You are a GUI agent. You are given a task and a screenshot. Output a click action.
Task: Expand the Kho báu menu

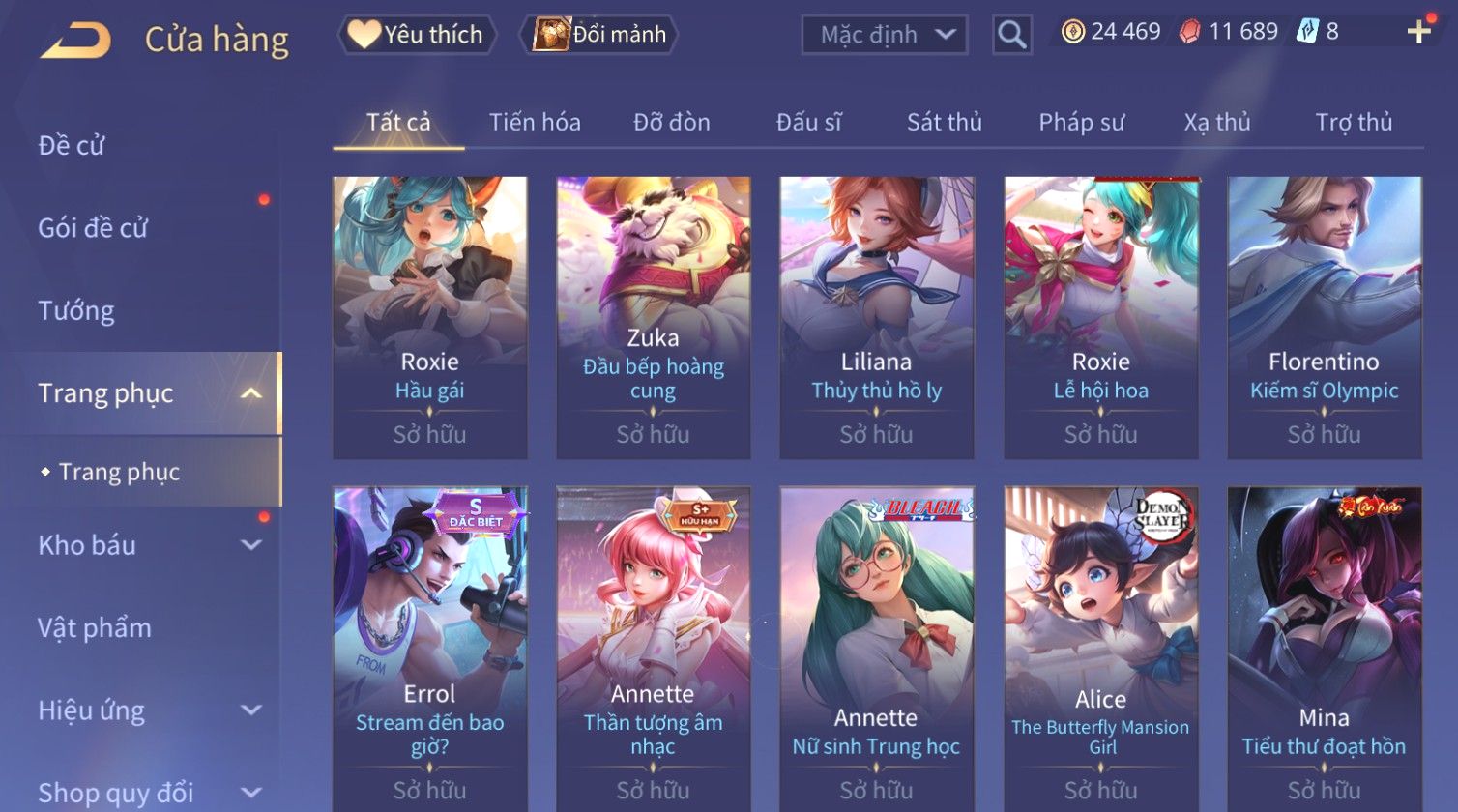[145, 545]
